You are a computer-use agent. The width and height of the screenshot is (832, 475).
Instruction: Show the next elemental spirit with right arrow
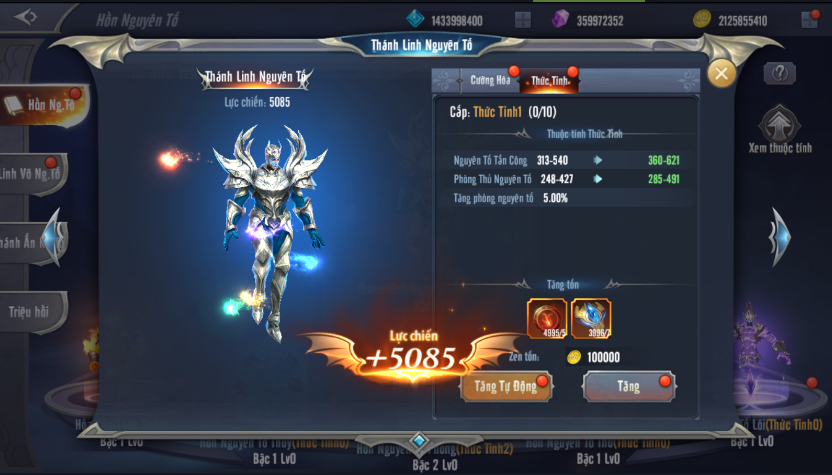coord(779,236)
